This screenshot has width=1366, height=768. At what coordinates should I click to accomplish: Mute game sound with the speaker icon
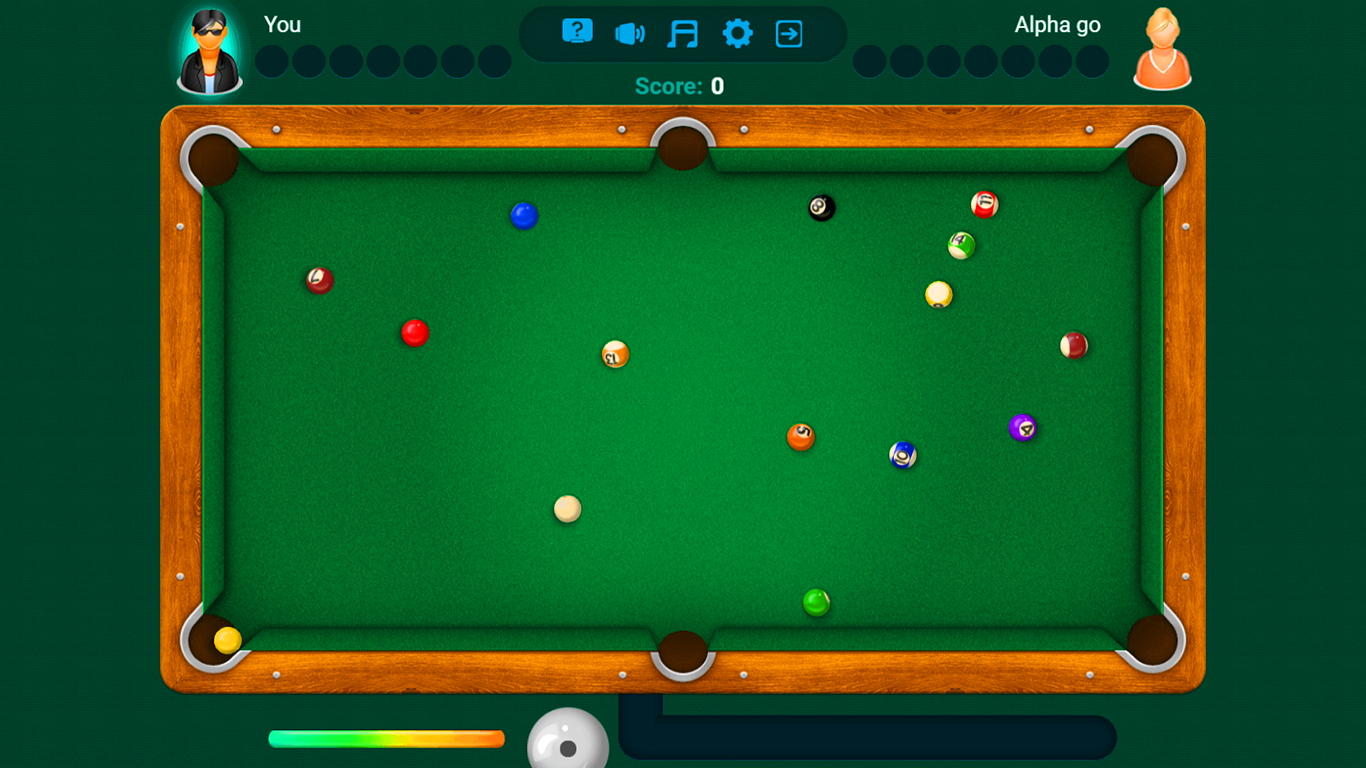pos(629,33)
